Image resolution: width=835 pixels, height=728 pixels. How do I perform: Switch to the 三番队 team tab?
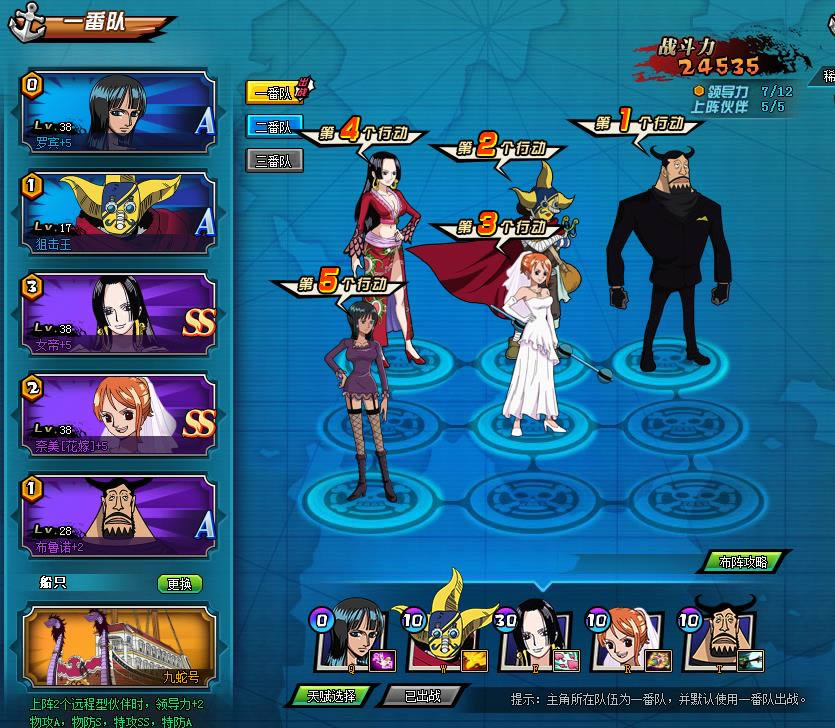pyautogui.click(x=272, y=160)
